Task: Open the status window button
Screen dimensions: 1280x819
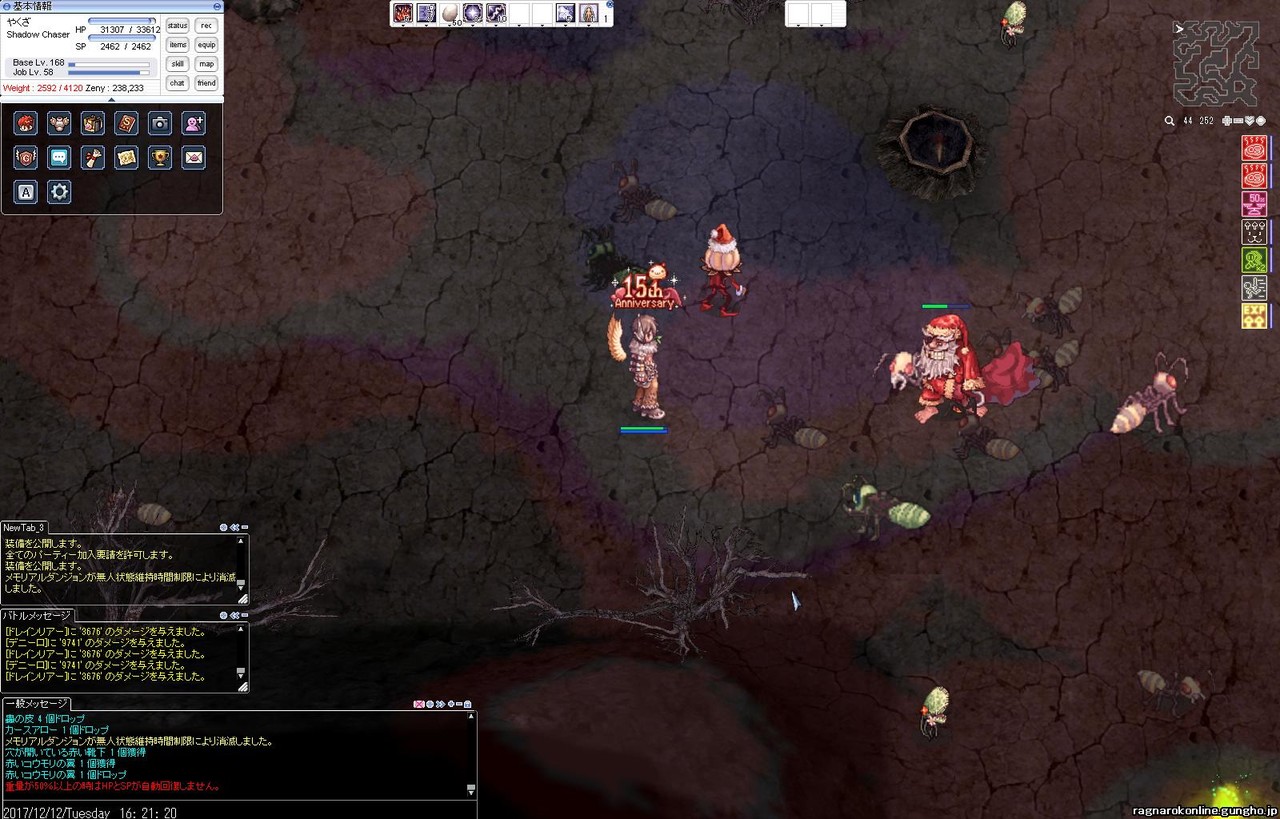Action: click(177, 25)
